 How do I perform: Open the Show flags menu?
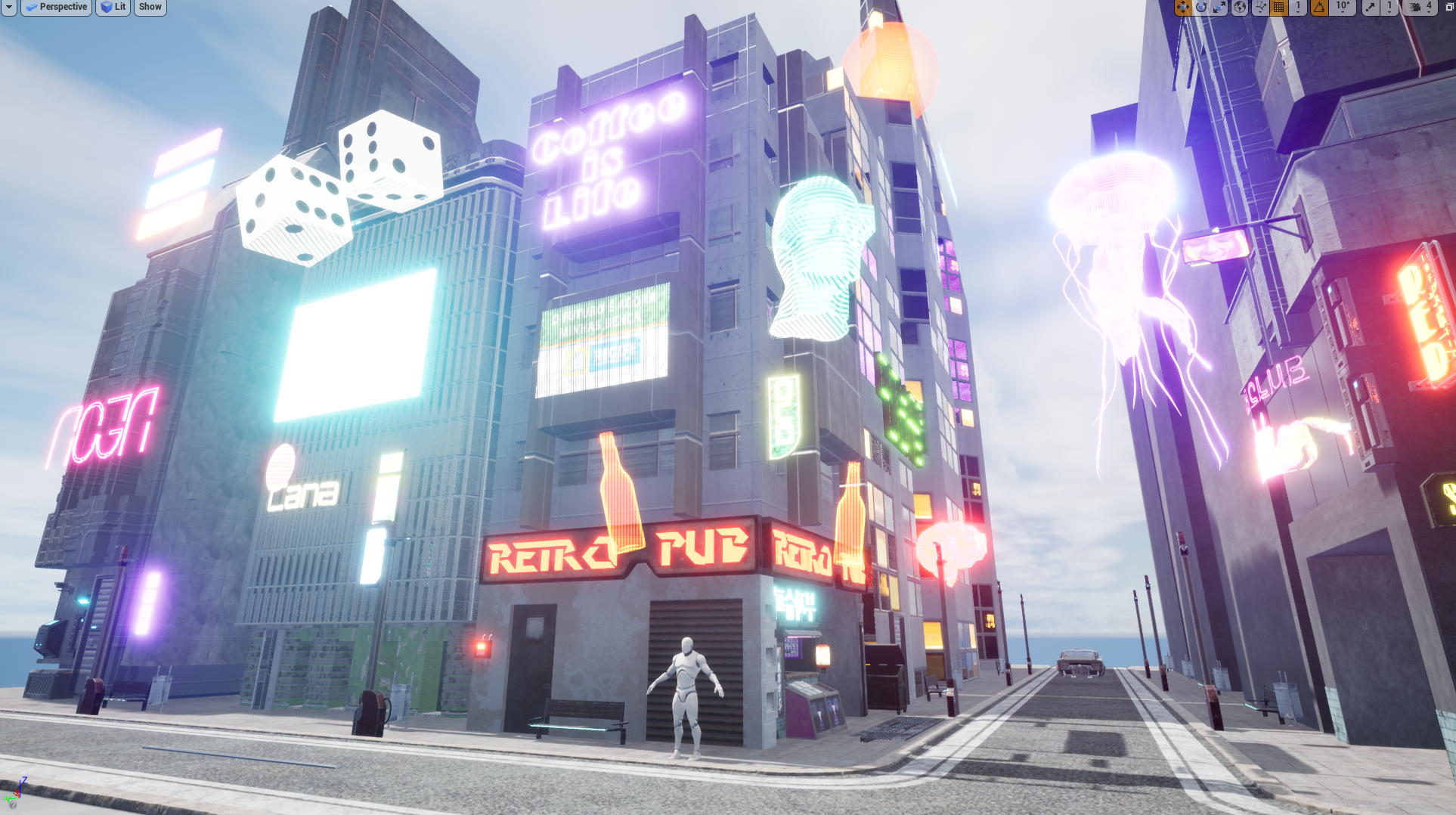tap(150, 7)
